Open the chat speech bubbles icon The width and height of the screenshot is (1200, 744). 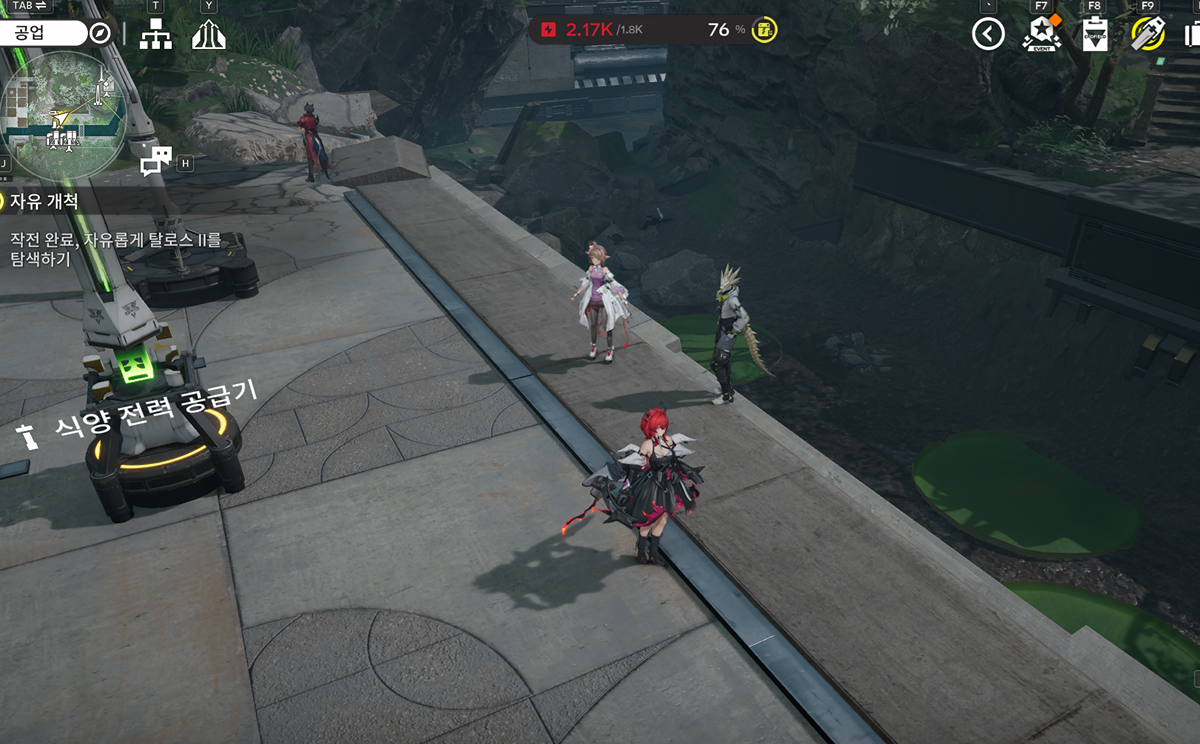coord(156,160)
